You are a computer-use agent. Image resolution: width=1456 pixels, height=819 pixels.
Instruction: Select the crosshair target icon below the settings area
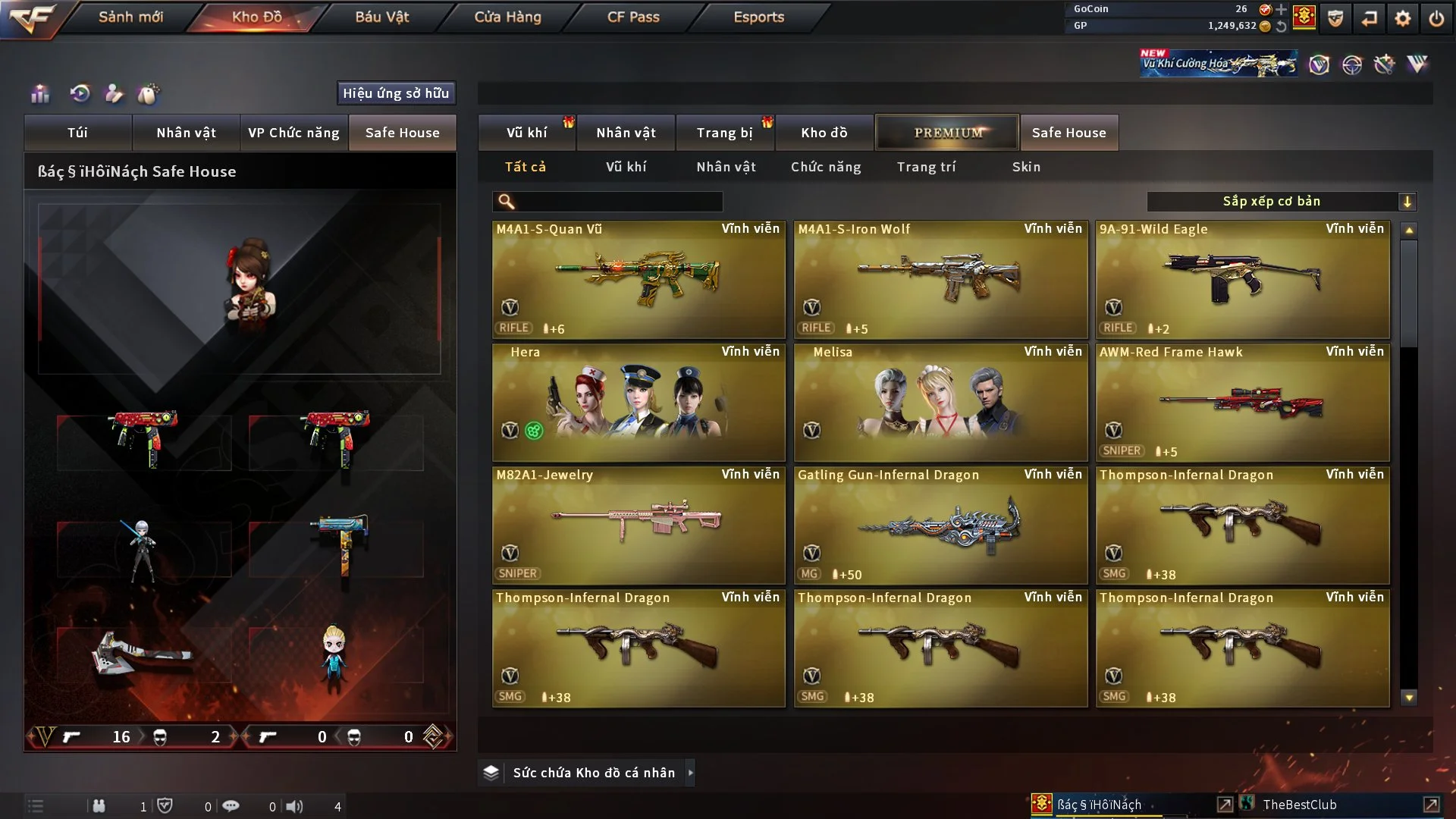[1354, 64]
